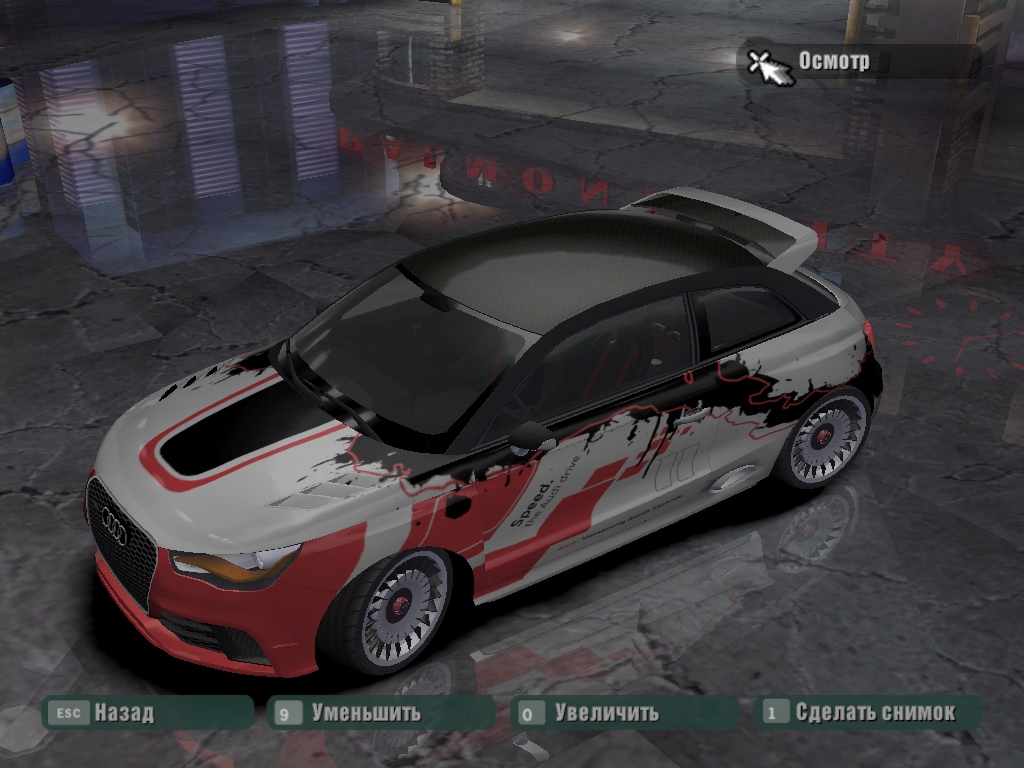Zoom out using the Уменьшить button
Image resolution: width=1024 pixels, height=768 pixels.
pos(365,713)
